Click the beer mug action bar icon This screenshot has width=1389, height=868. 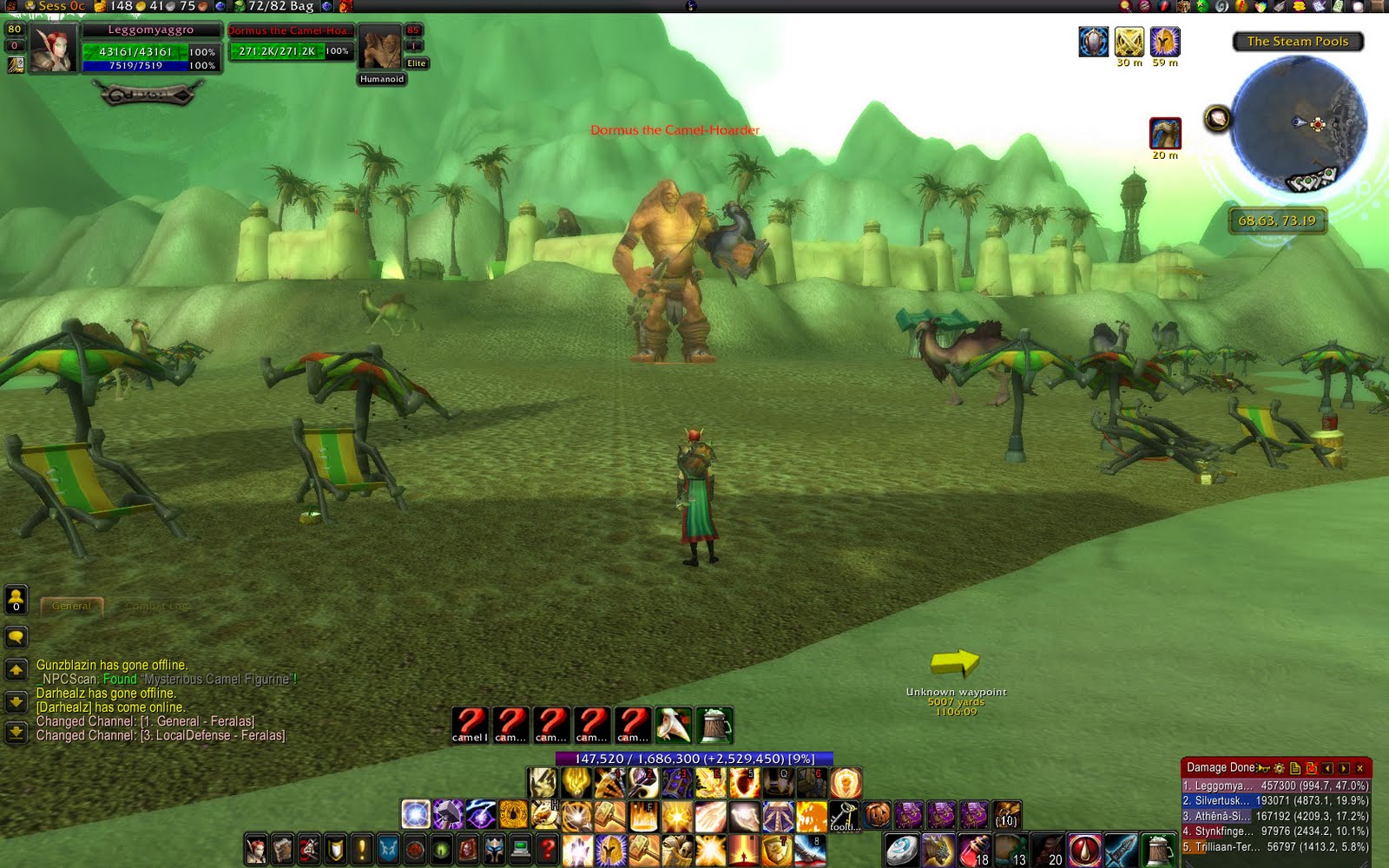click(x=714, y=722)
